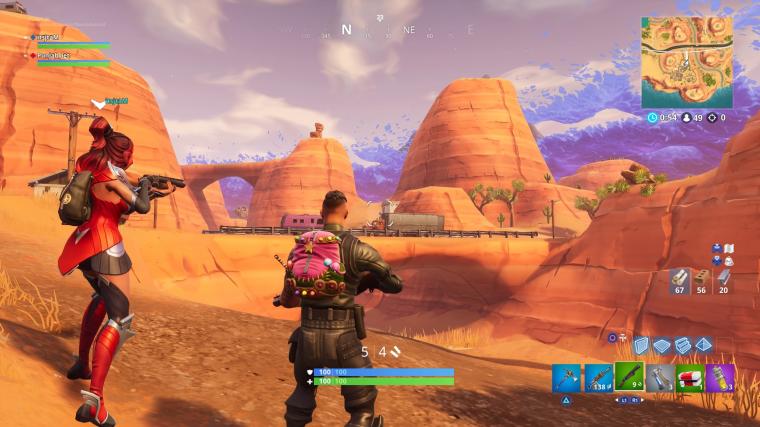The image size is (760, 427).
Task: Open the minimap
Action: (x=686, y=62)
